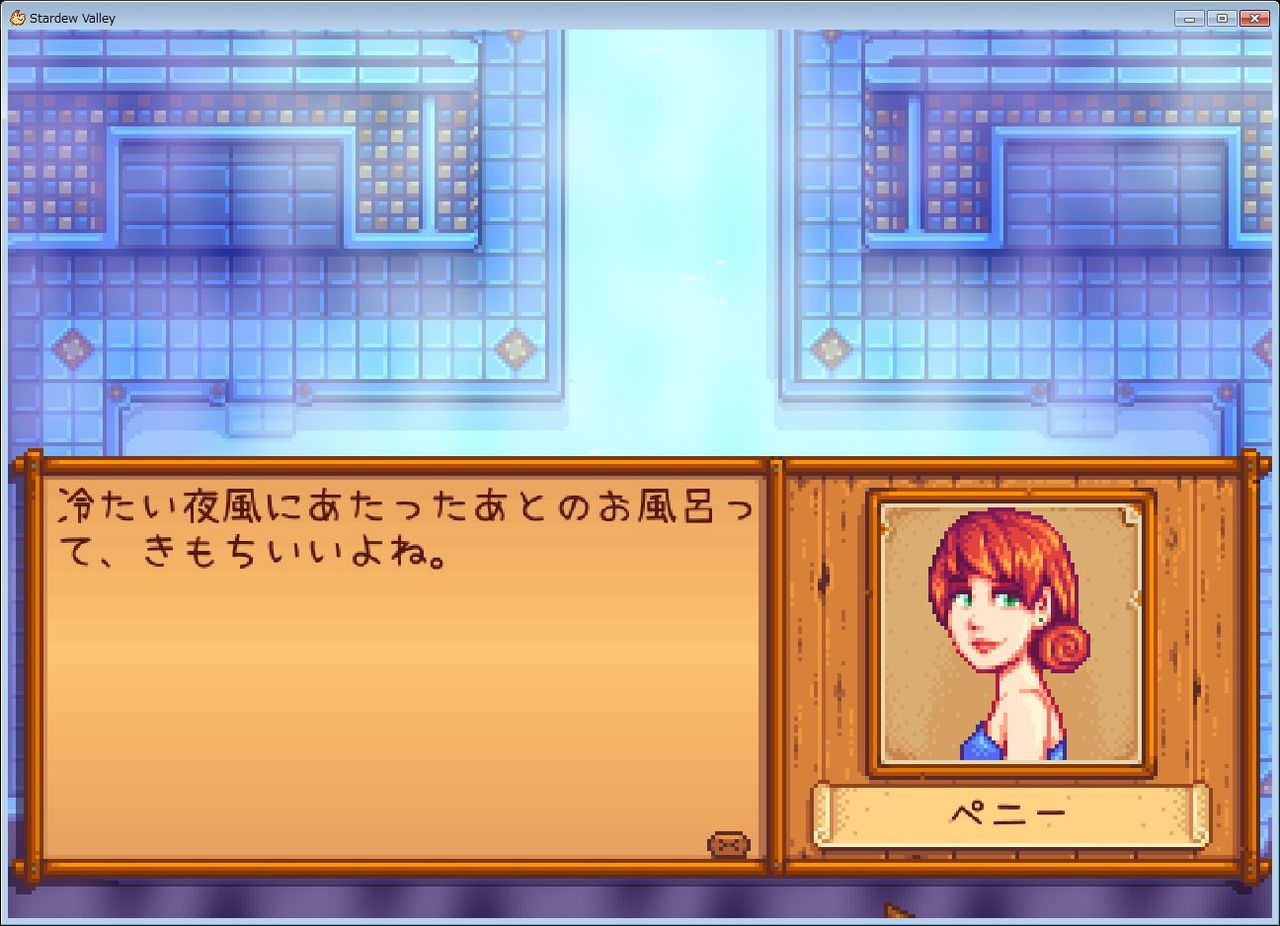Minimize the Stardew Valley window
The image size is (1280, 926).
point(1188,17)
